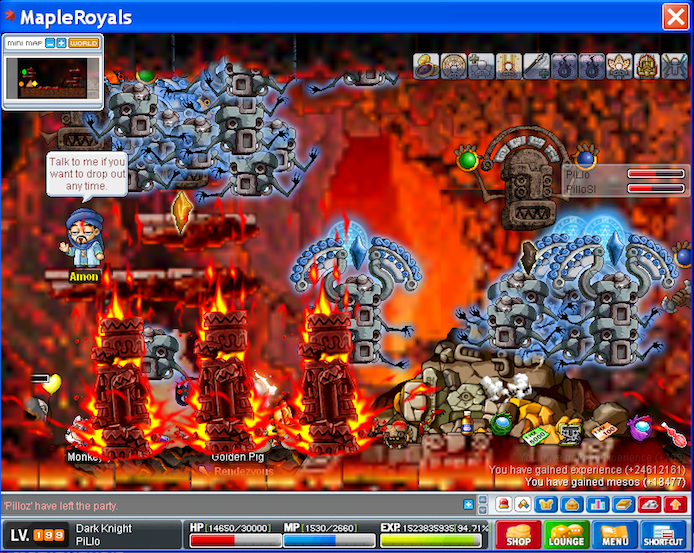Image resolution: width=694 pixels, height=553 pixels.
Task: Open the Cash Shop
Action: pyautogui.click(x=518, y=535)
